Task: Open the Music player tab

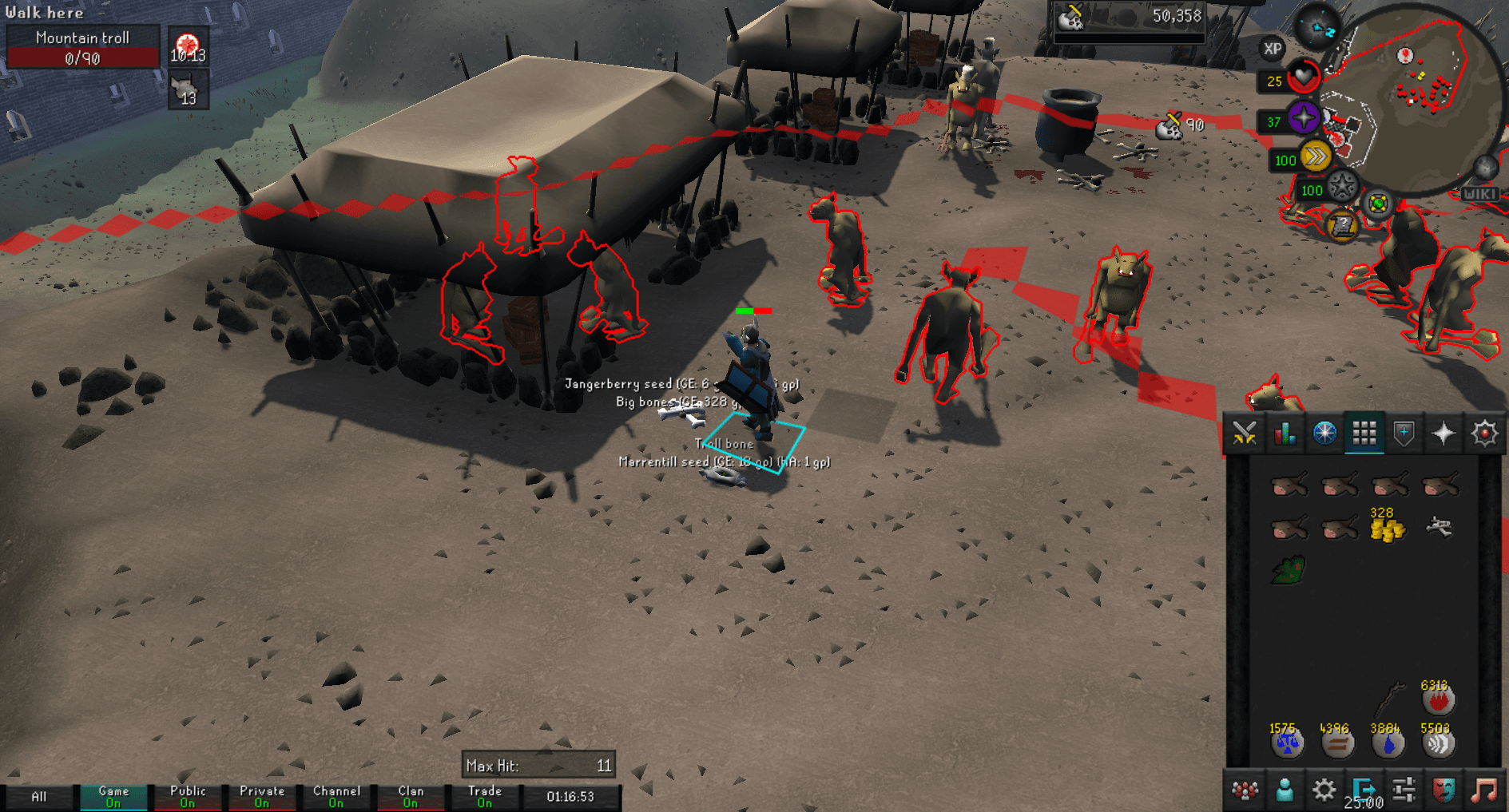Action: [x=1483, y=790]
